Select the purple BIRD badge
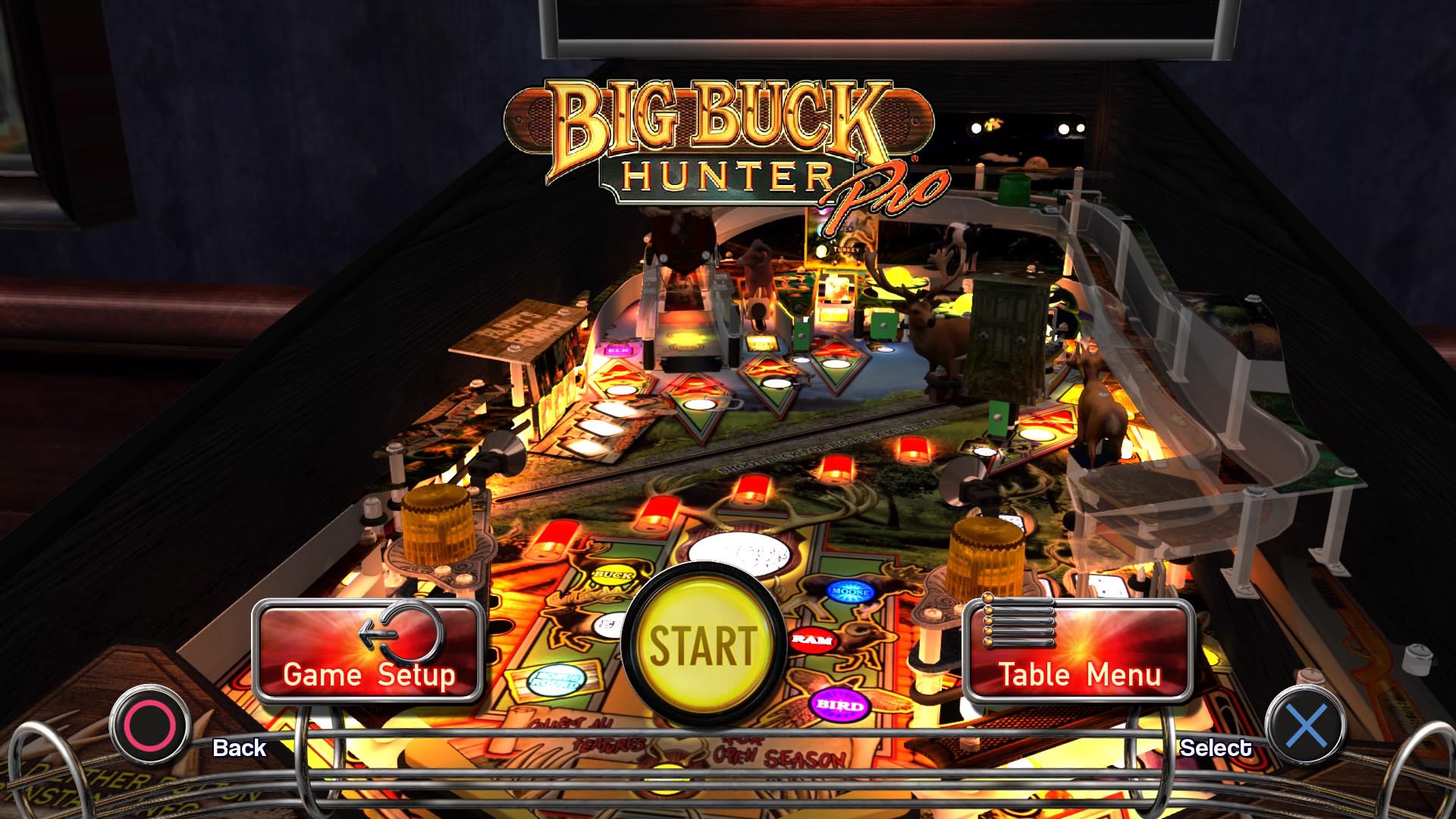1456x819 pixels. tap(838, 704)
